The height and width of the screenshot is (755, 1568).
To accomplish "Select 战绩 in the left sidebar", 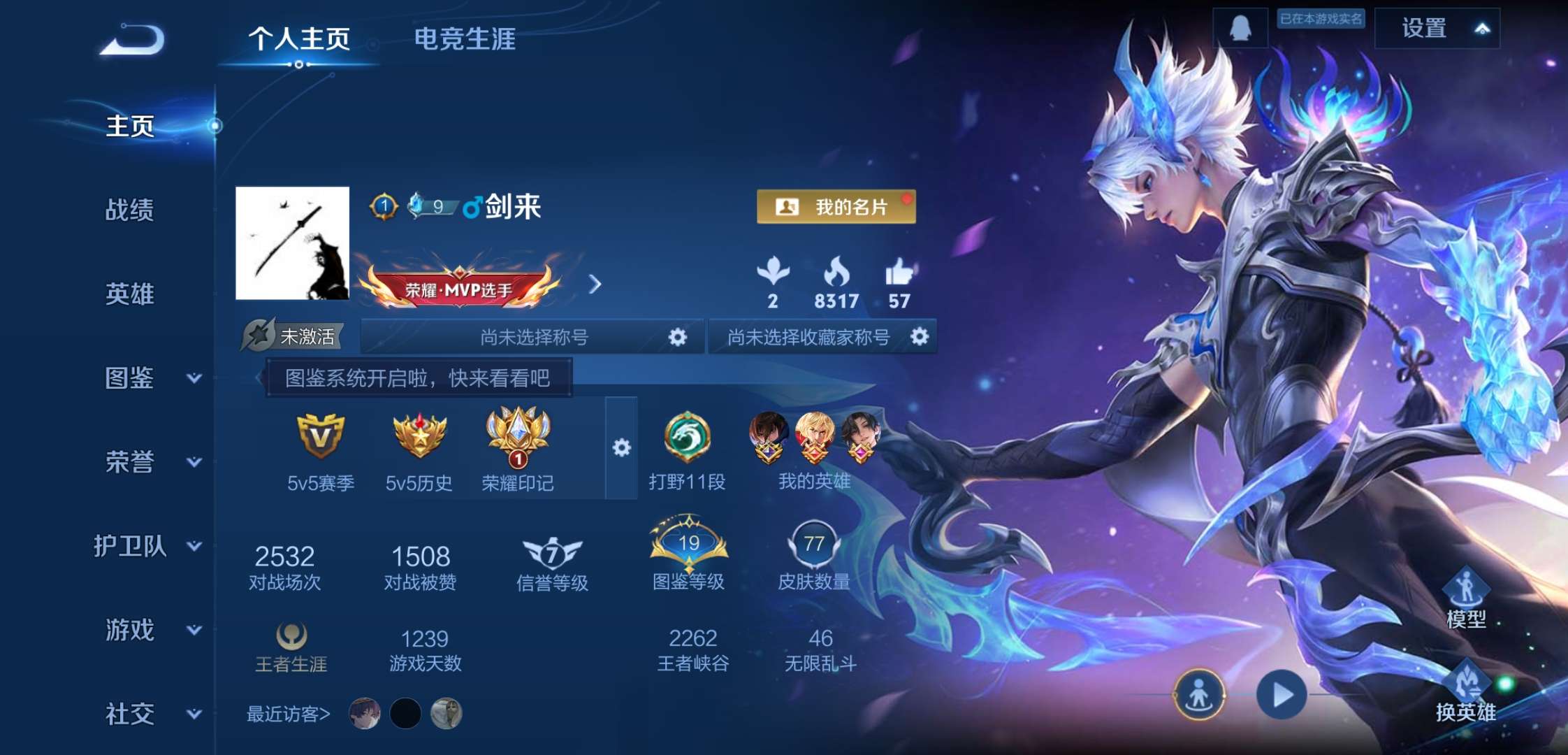I will pyautogui.click(x=129, y=211).
